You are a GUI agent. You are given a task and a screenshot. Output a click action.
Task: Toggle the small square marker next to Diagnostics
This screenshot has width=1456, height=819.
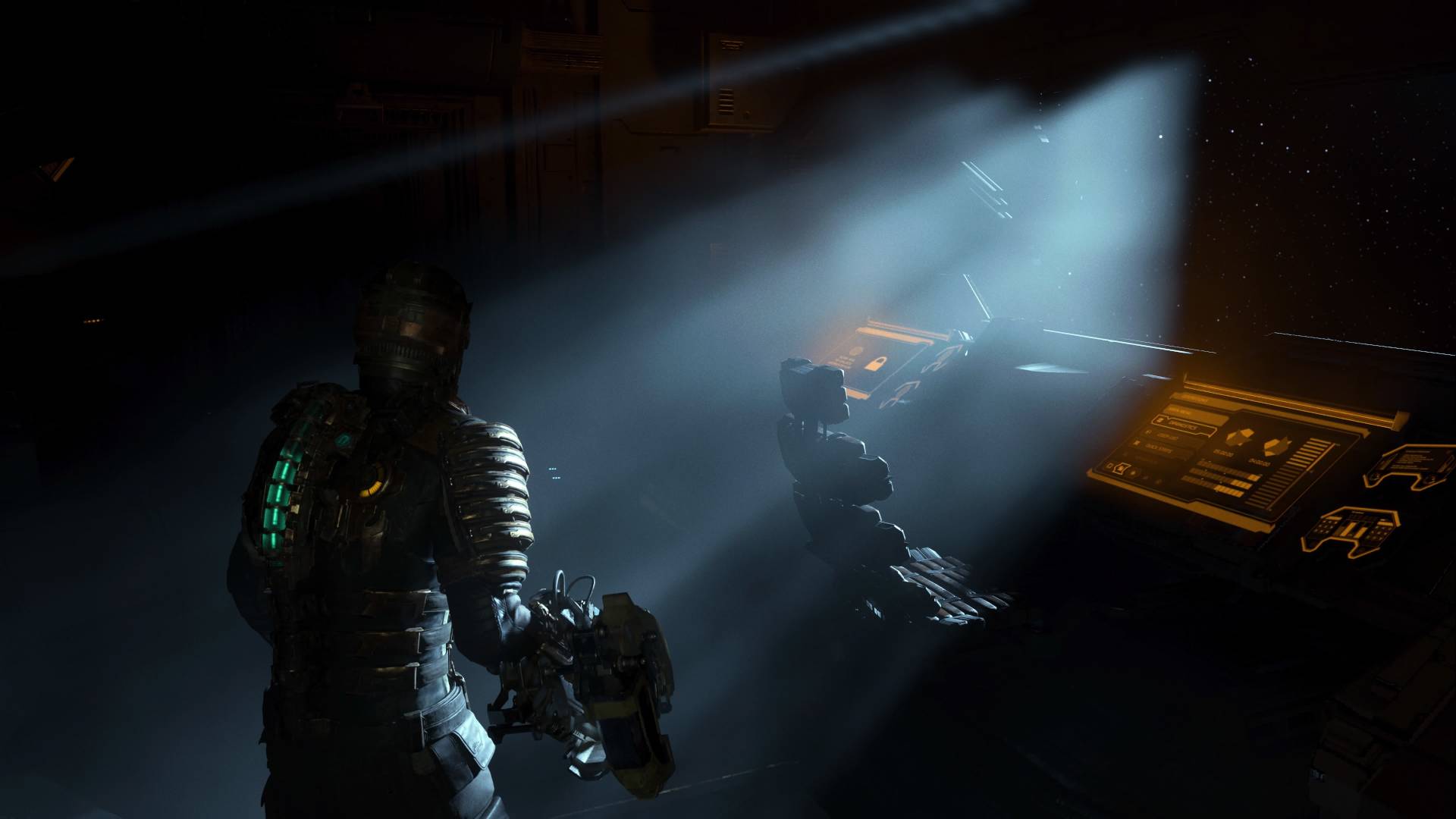1159,420
